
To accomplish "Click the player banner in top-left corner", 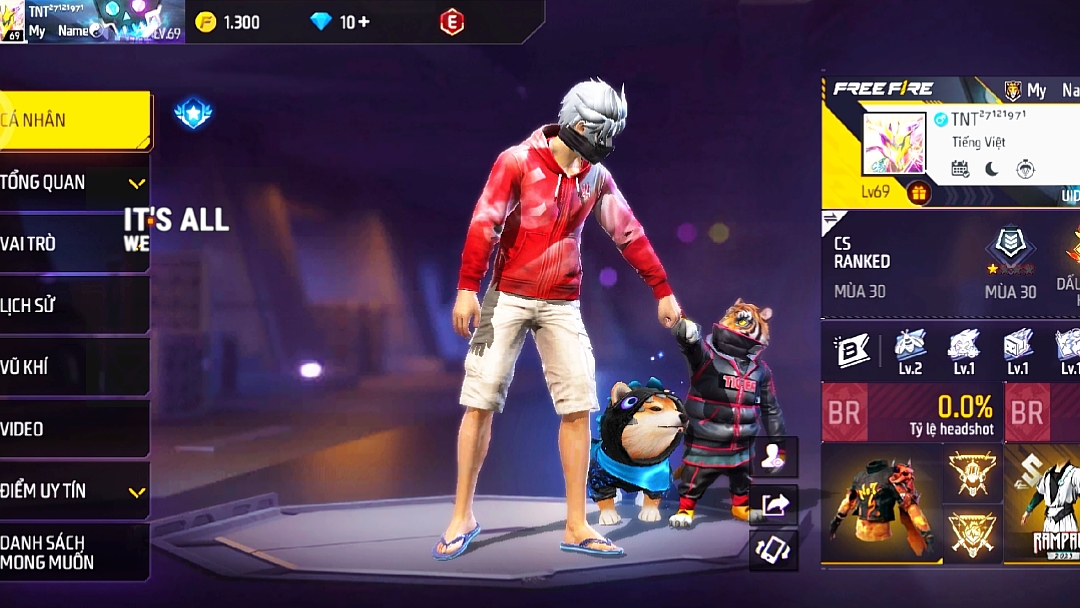I will (x=92, y=21).
